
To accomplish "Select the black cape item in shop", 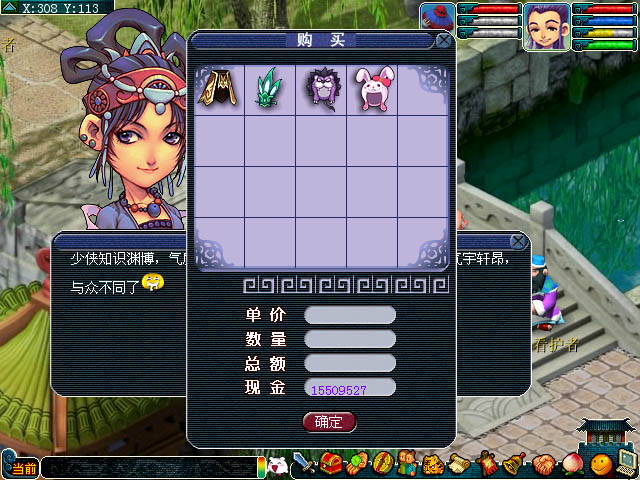I will click(219, 90).
